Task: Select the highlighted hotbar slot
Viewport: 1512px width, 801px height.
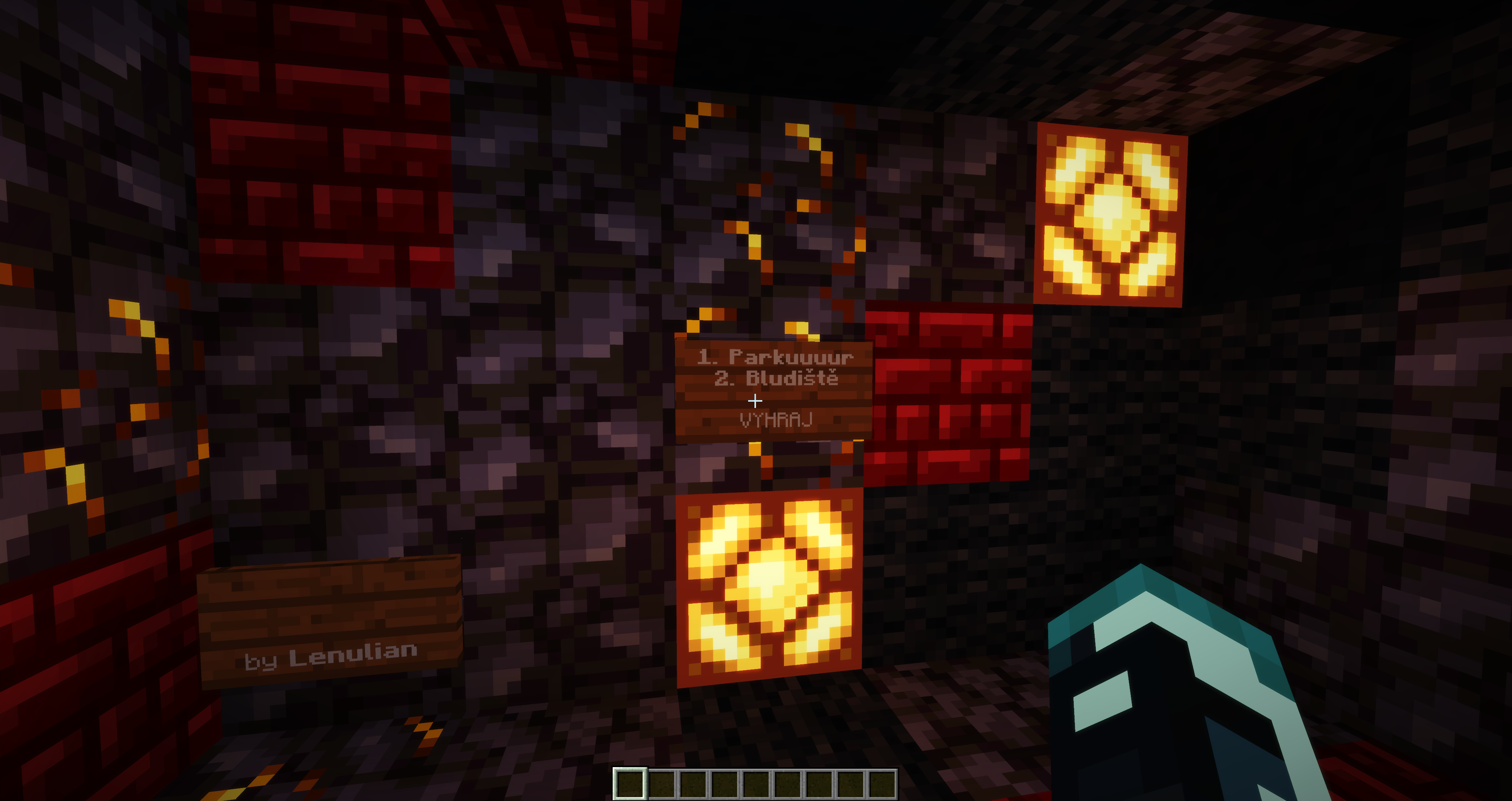Action: coord(630,784)
